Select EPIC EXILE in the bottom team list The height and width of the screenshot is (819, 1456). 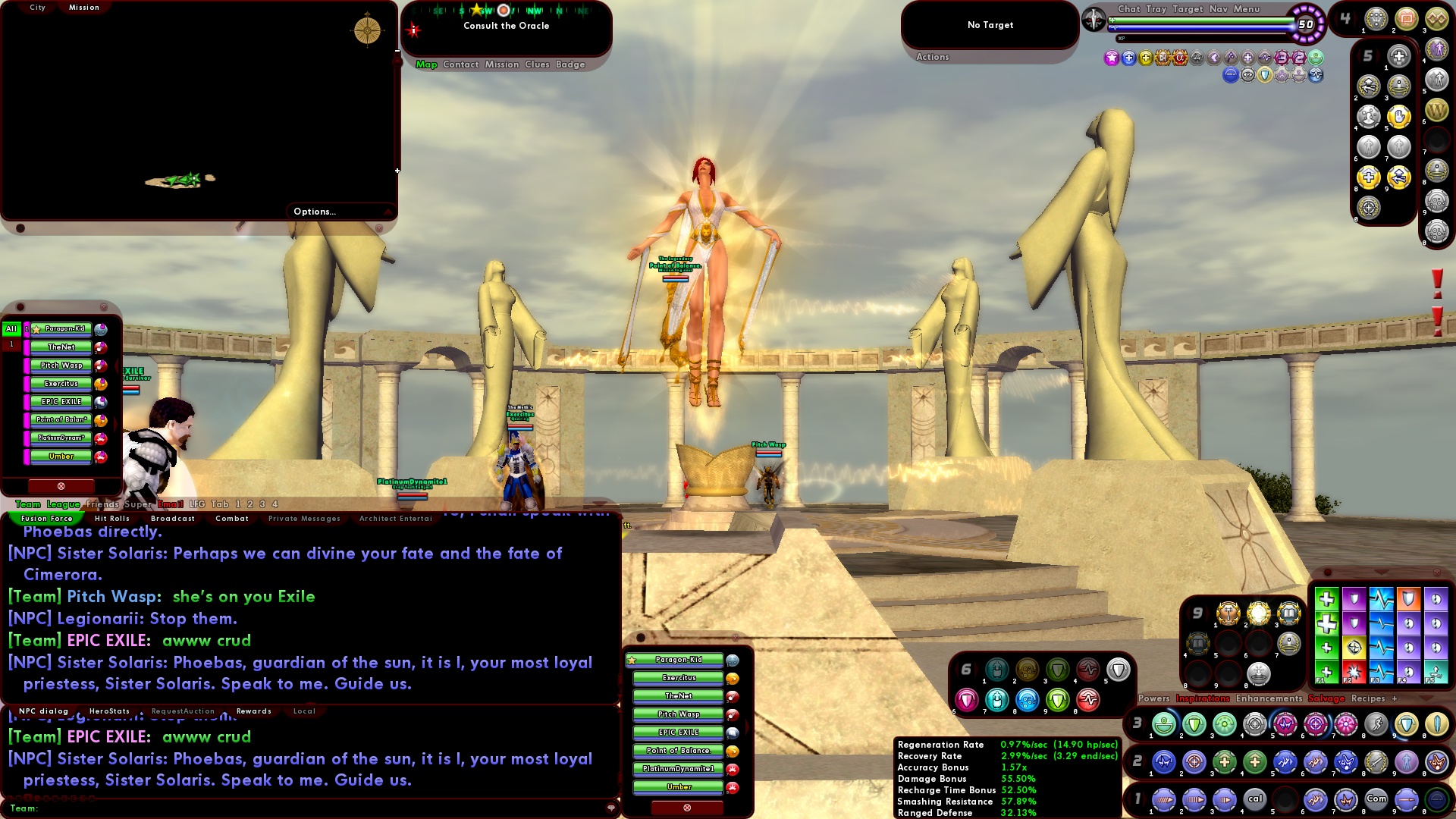678,732
